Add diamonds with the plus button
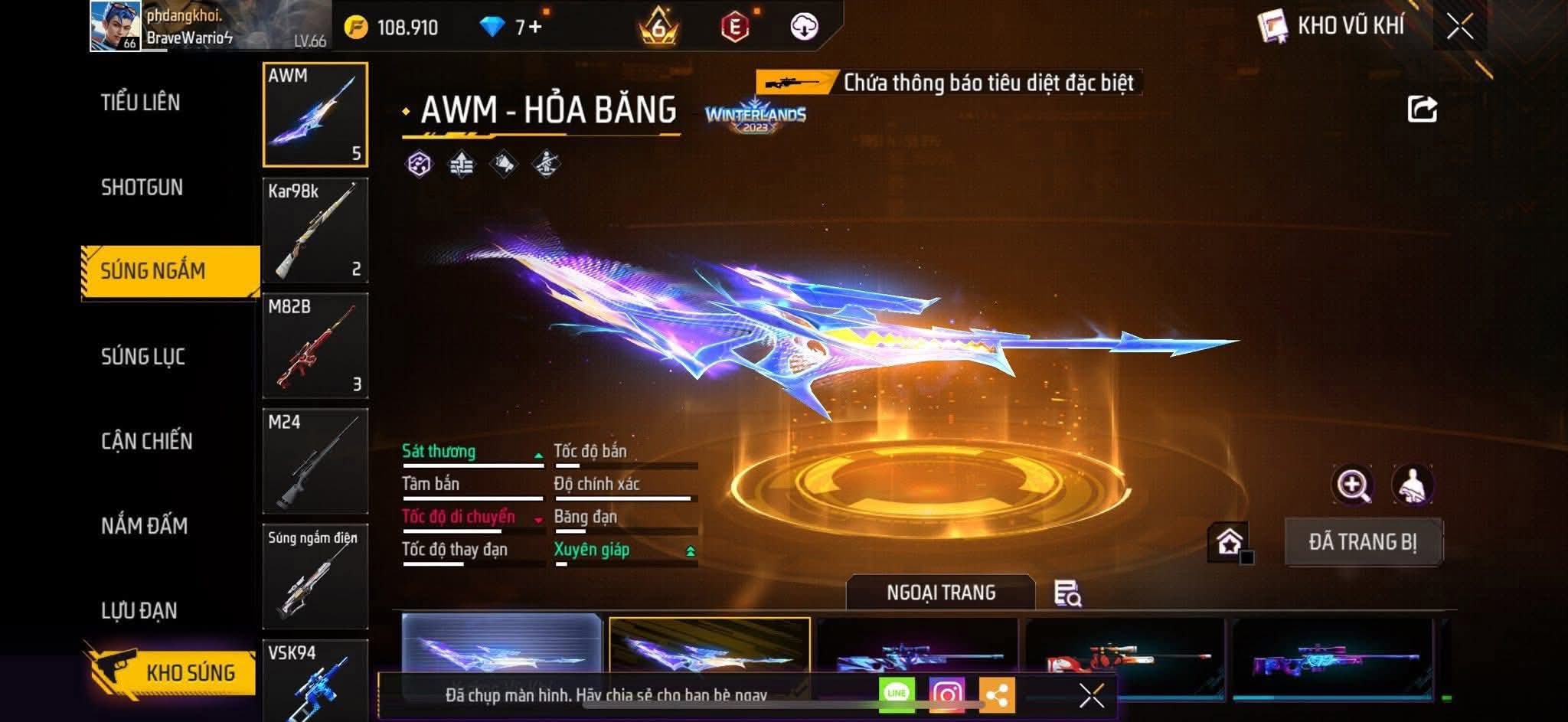1568x722 pixels. 535,28
